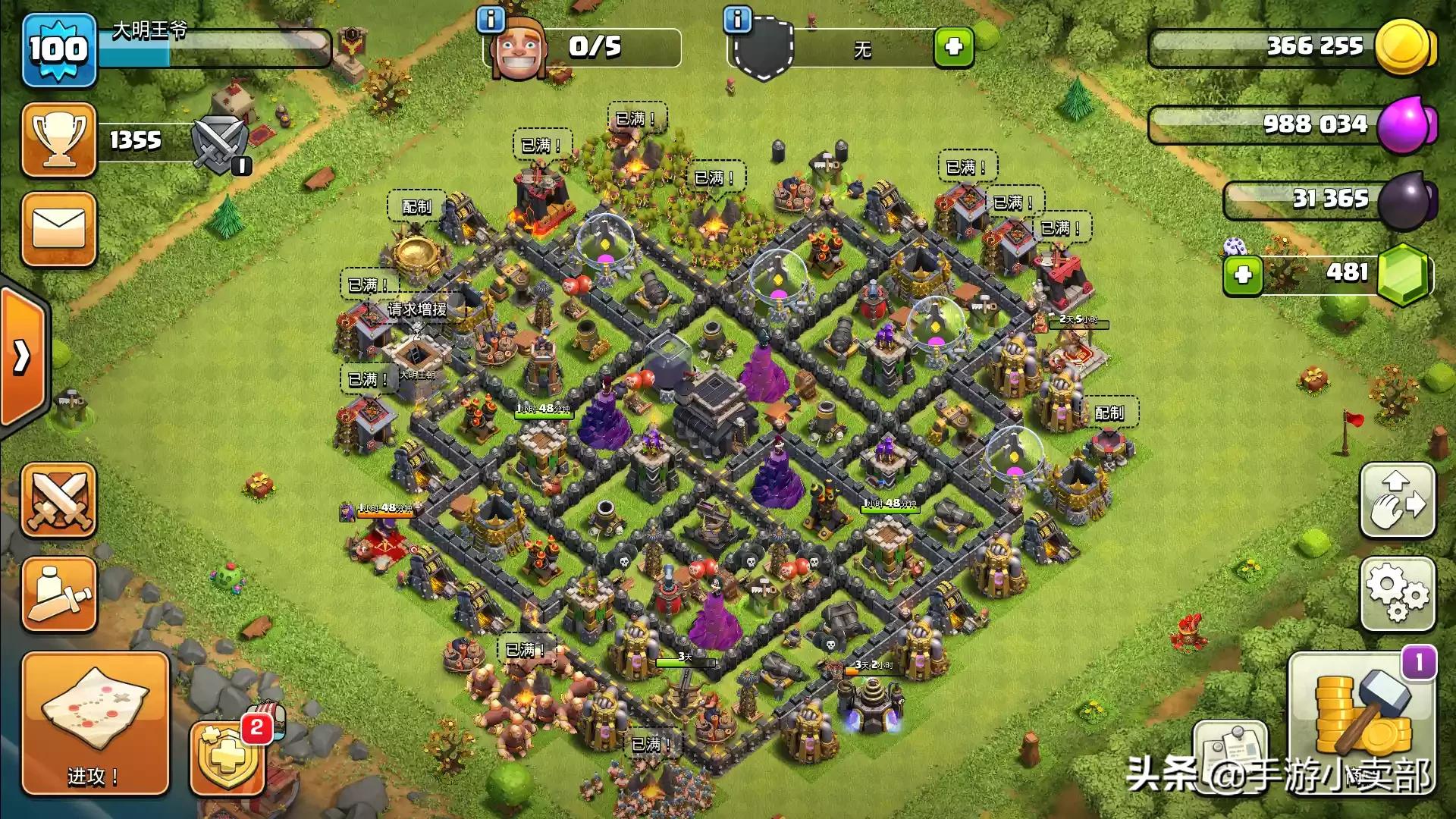Expand the side chat panel arrow
The width and height of the screenshot is (1456, 819).
(23, 355)
